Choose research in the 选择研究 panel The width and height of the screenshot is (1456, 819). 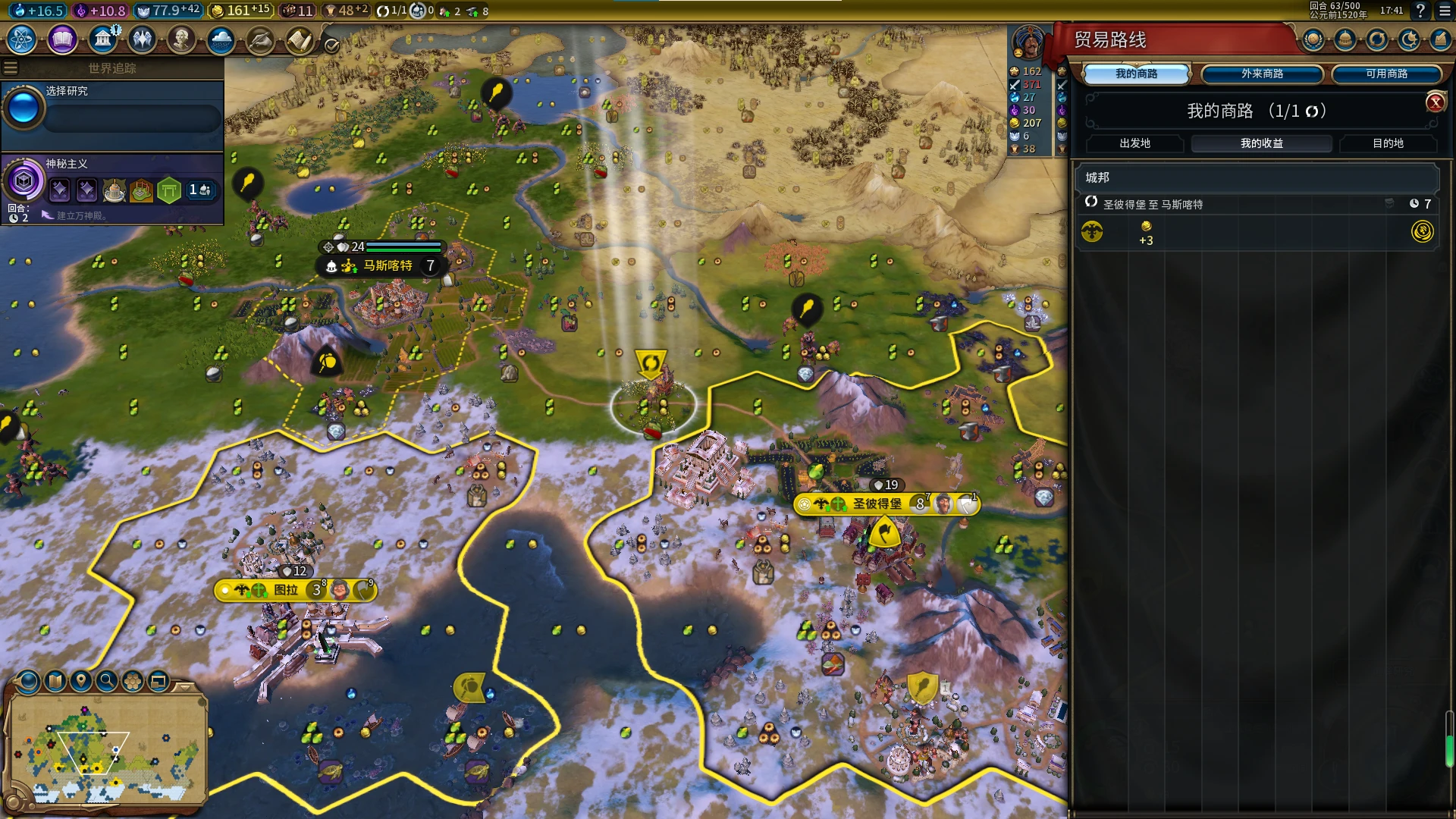click(x=114, y=110)
